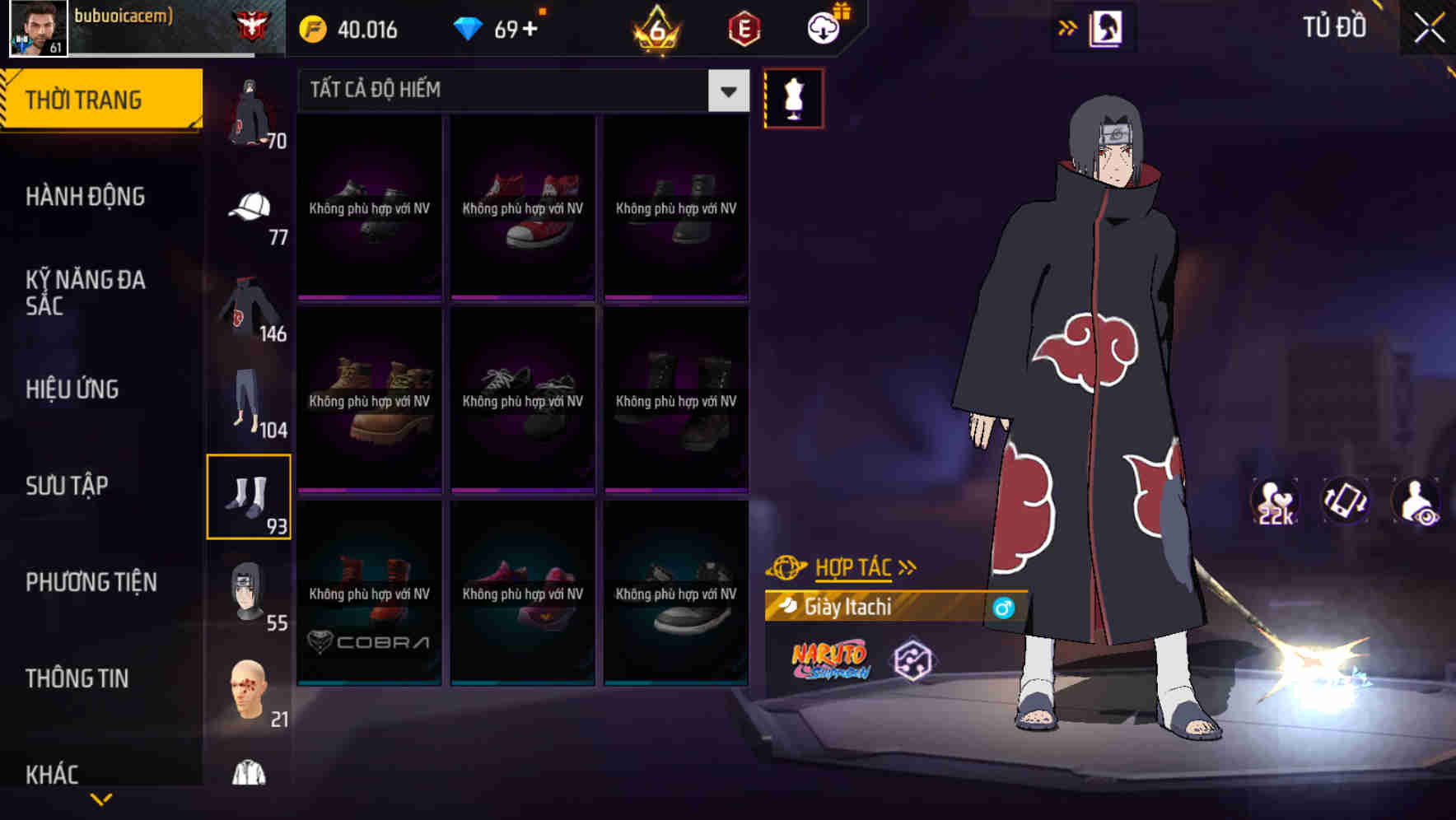
Task: Open the cloud download gift icon
Action: coord(823,27)
